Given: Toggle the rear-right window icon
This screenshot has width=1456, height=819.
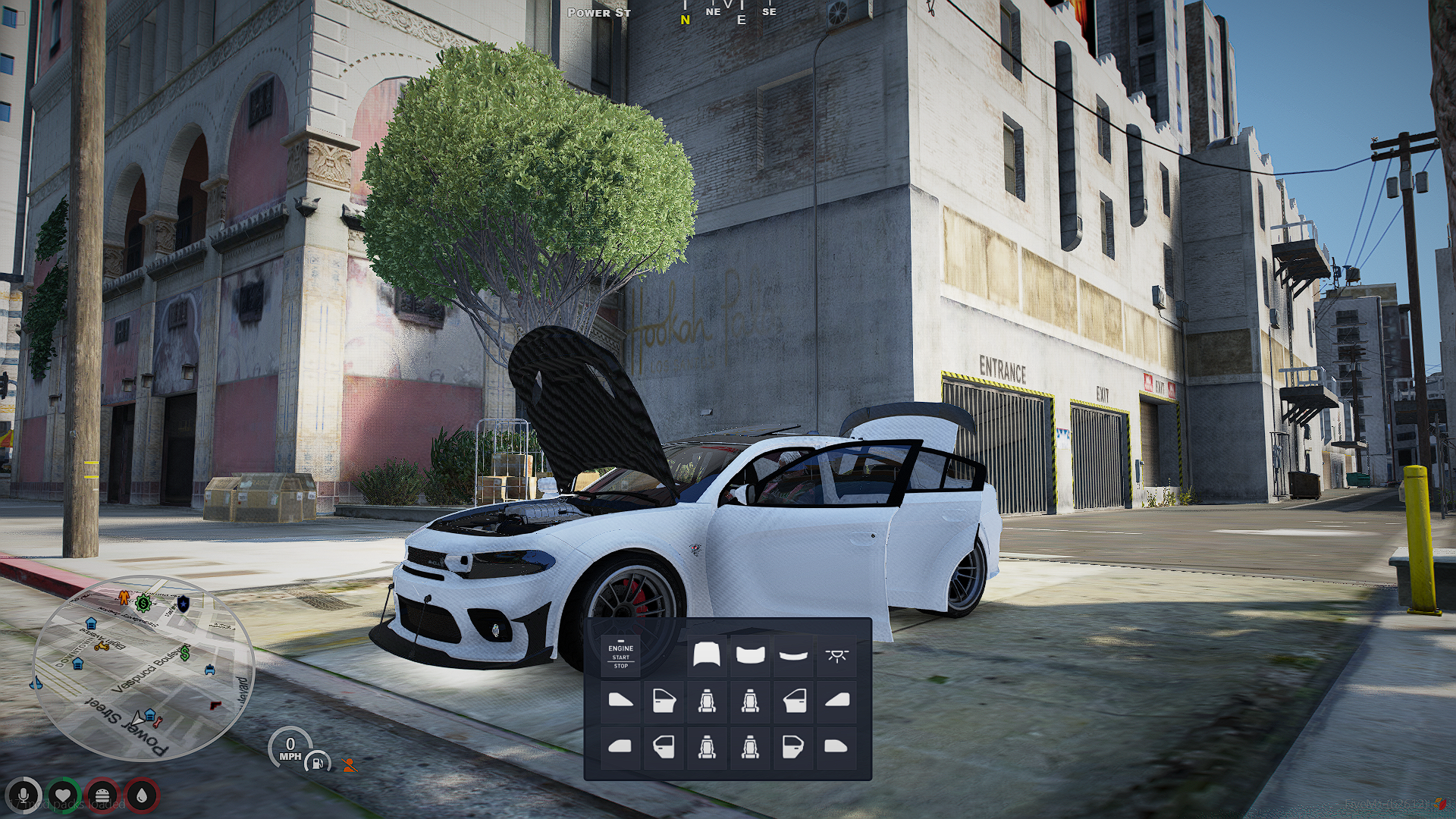Looking at the screenshot, I should point(836,746).
